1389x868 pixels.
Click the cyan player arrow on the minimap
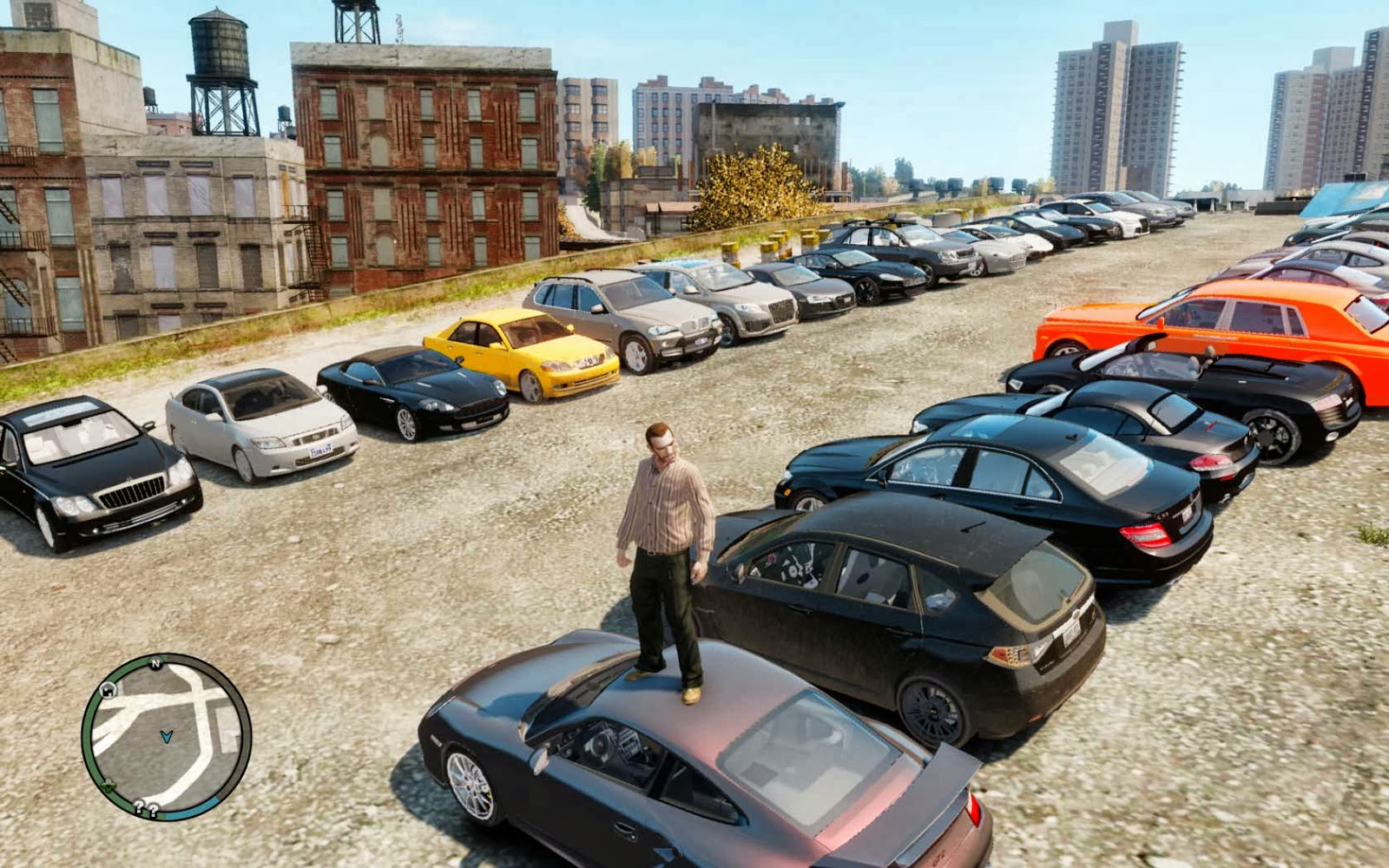167,735
